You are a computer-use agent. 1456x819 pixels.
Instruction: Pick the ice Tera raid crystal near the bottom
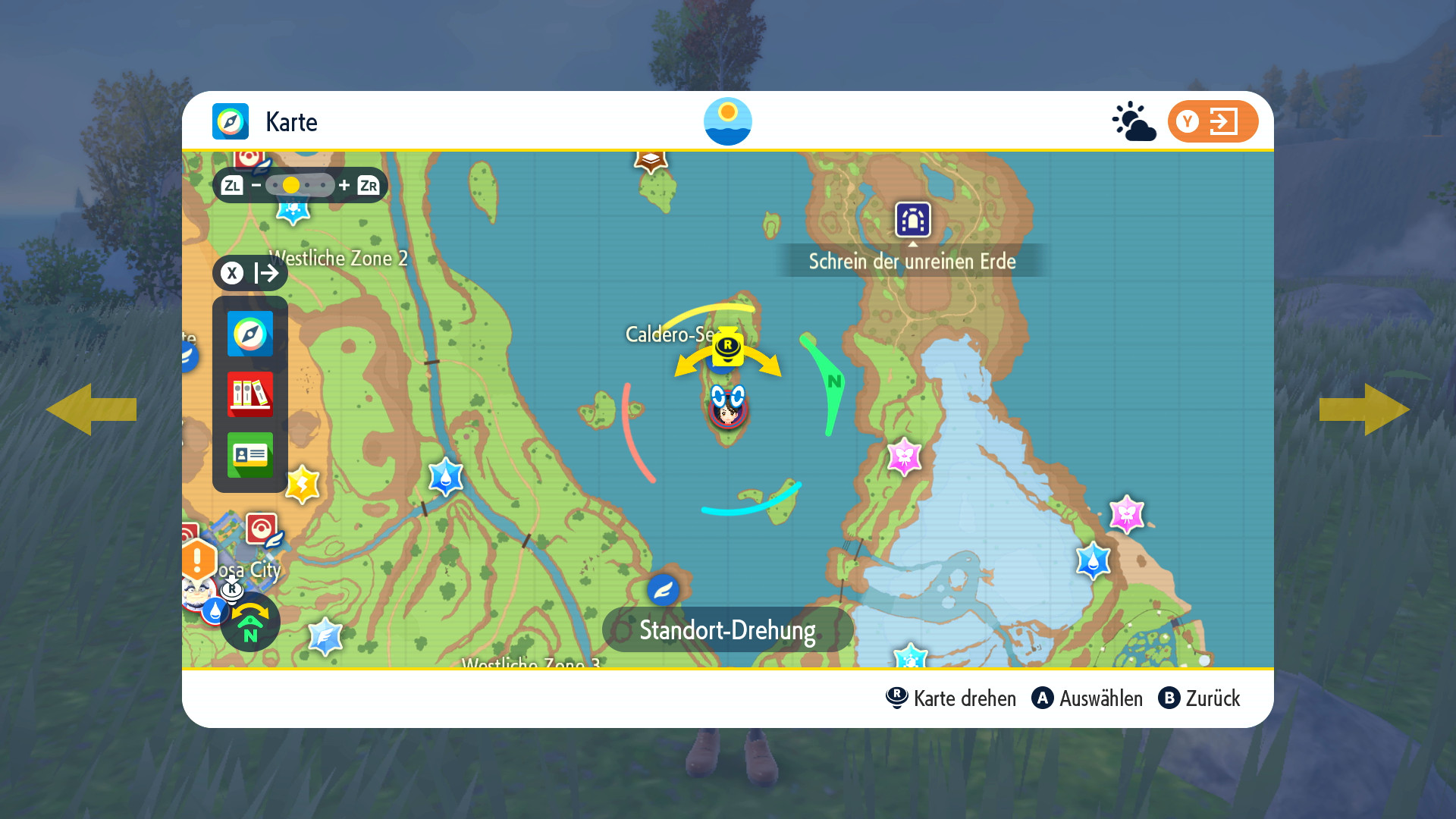pos(325,637)
